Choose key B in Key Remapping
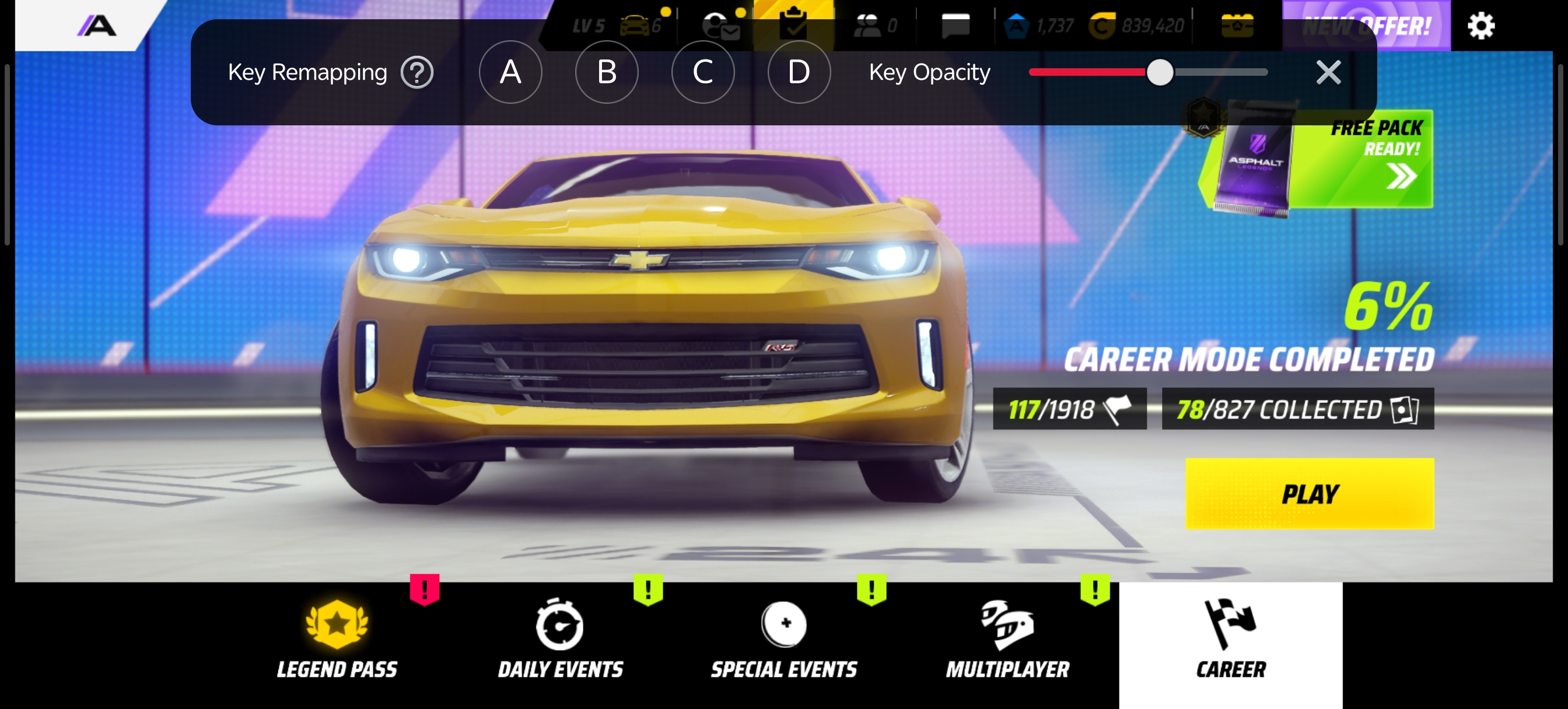1568x709 pixels. pyautogui.click(x=606, y=72)
